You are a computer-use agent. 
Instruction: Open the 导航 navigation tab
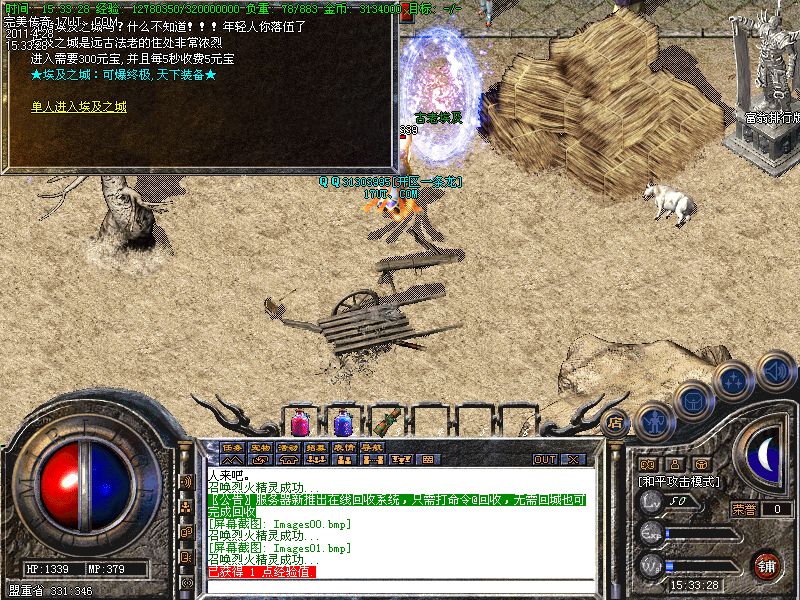(x=372, y=447)
